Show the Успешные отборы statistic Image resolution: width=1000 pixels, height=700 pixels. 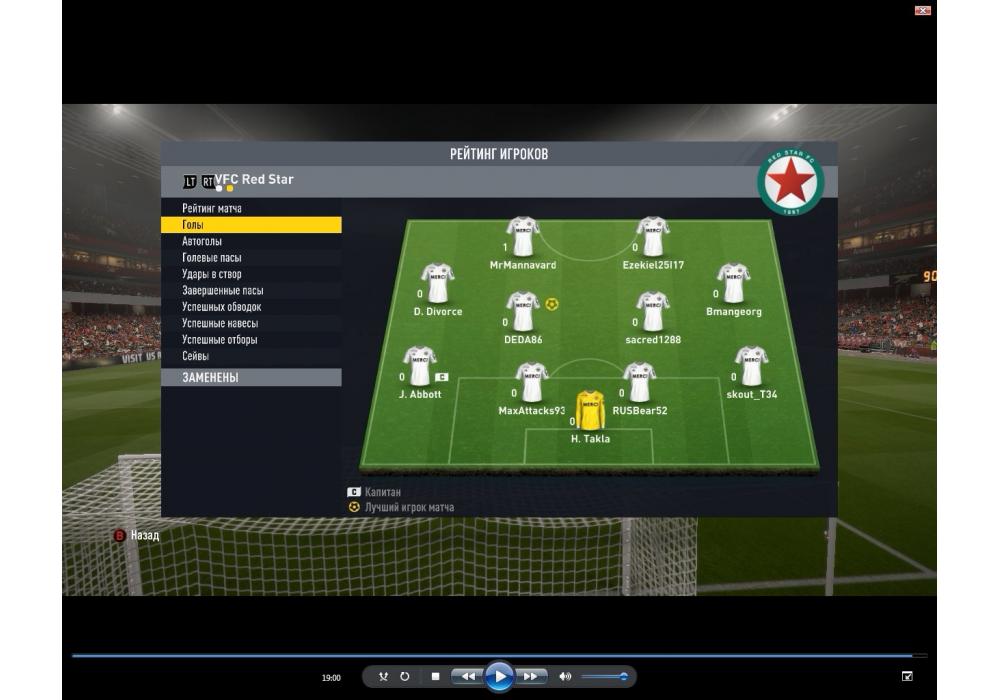(219, 340)
